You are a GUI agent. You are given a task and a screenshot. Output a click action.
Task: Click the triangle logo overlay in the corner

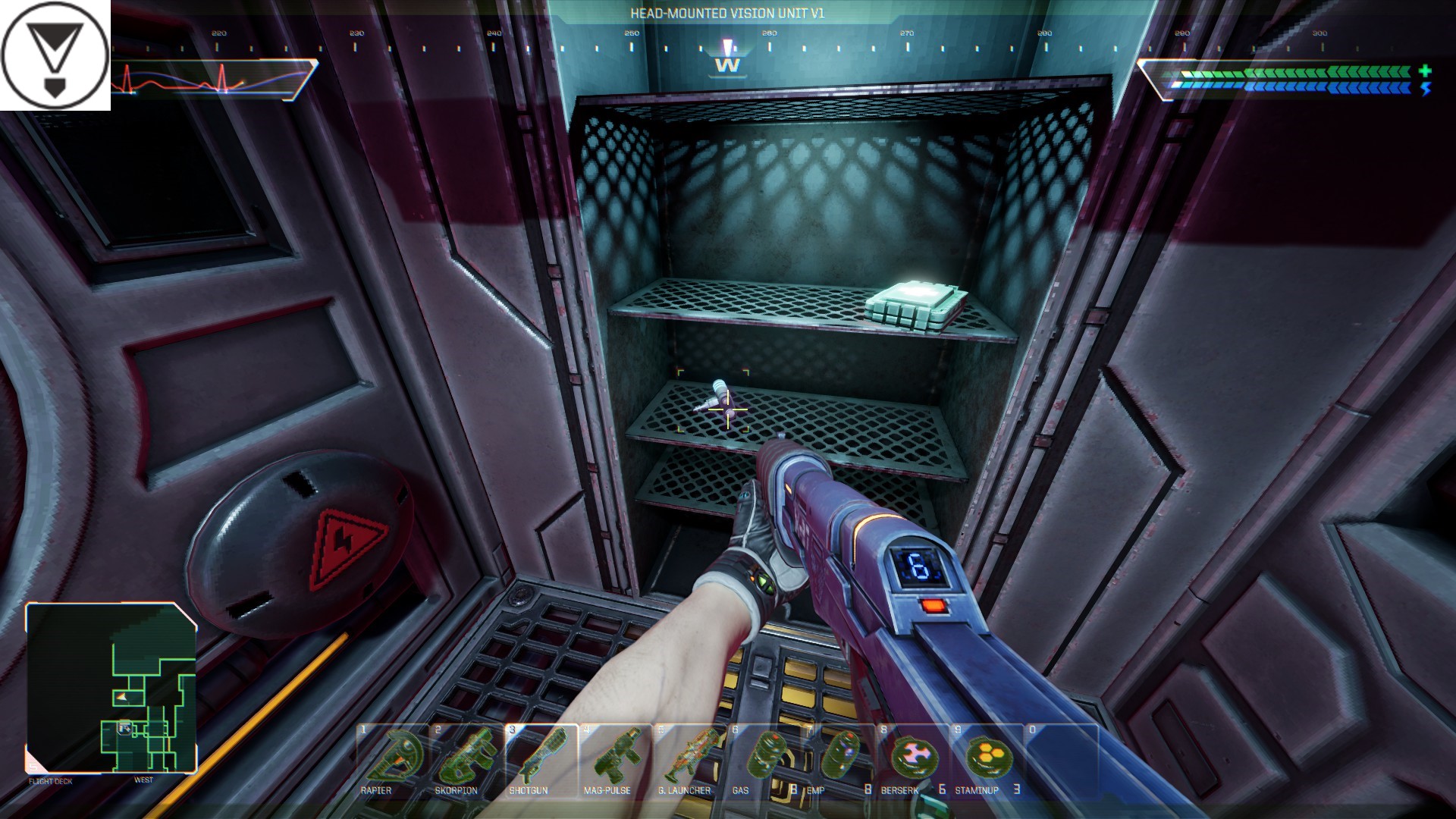click(x=53, y=53)
